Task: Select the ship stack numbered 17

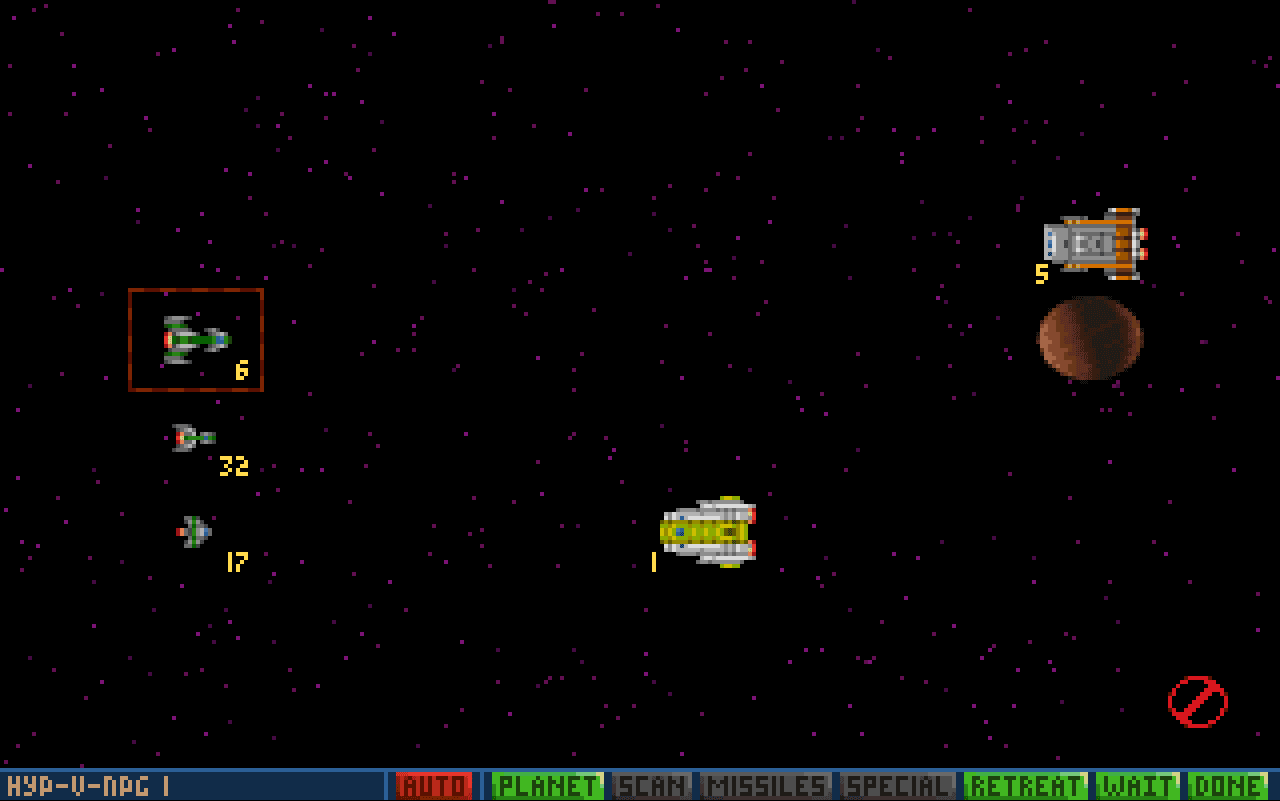Action: tap(194, 531)
